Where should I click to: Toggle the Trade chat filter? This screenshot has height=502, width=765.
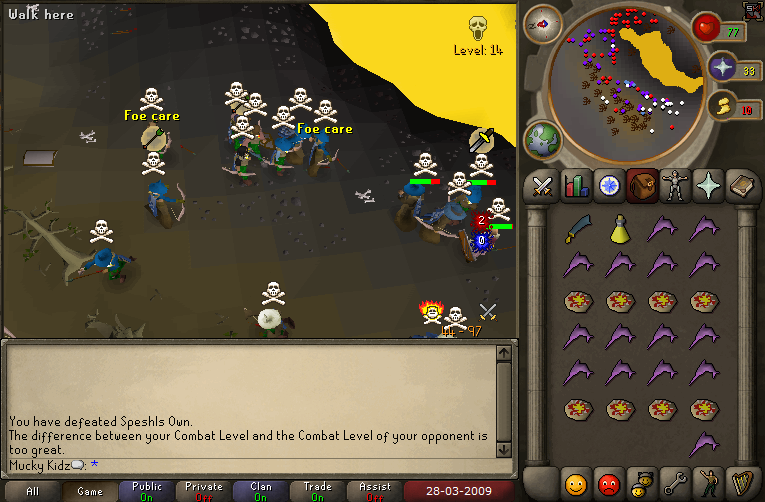pos(317,491)
